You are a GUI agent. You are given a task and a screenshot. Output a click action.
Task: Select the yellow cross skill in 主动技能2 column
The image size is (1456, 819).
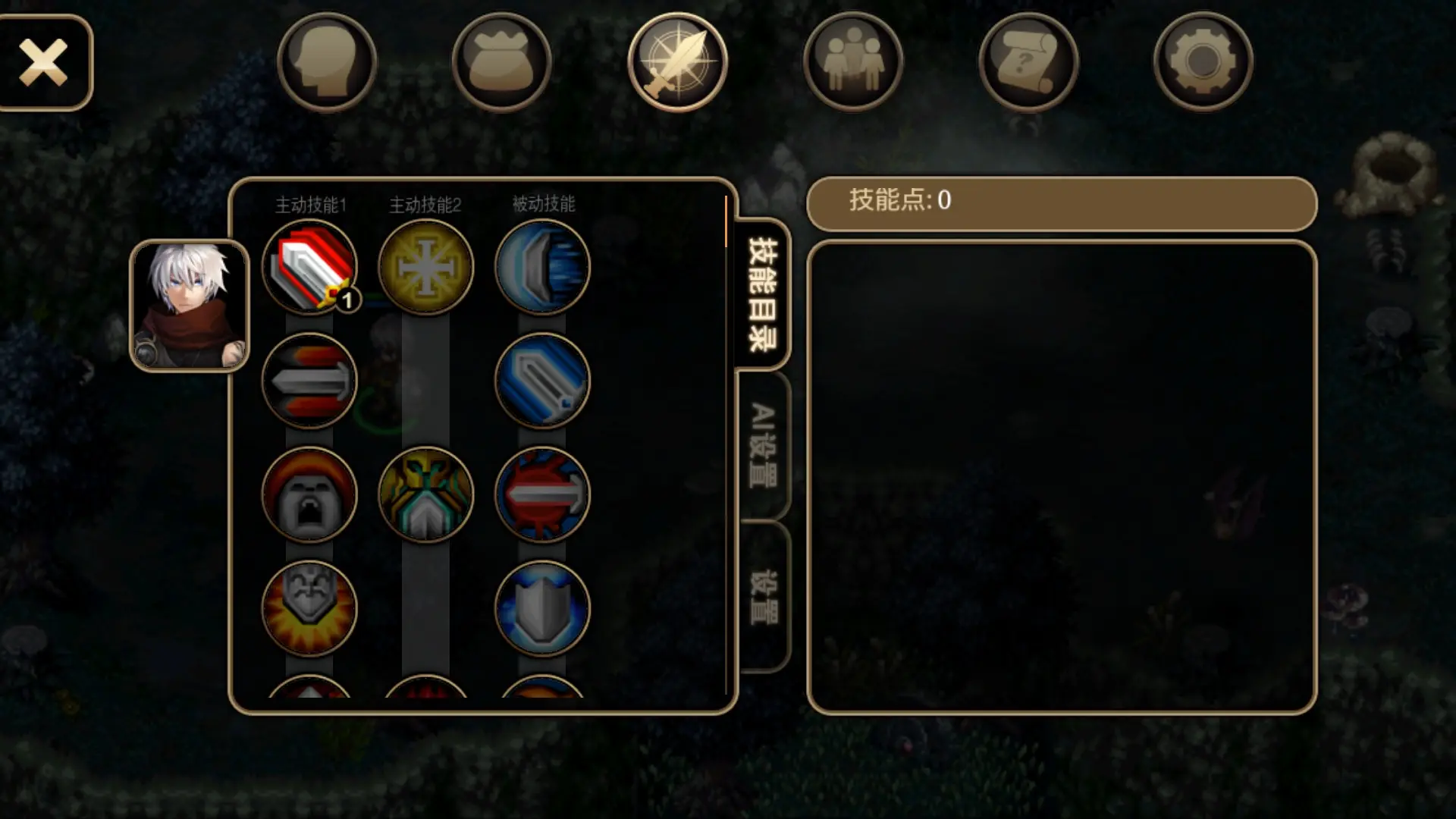[x=425, y=267]
